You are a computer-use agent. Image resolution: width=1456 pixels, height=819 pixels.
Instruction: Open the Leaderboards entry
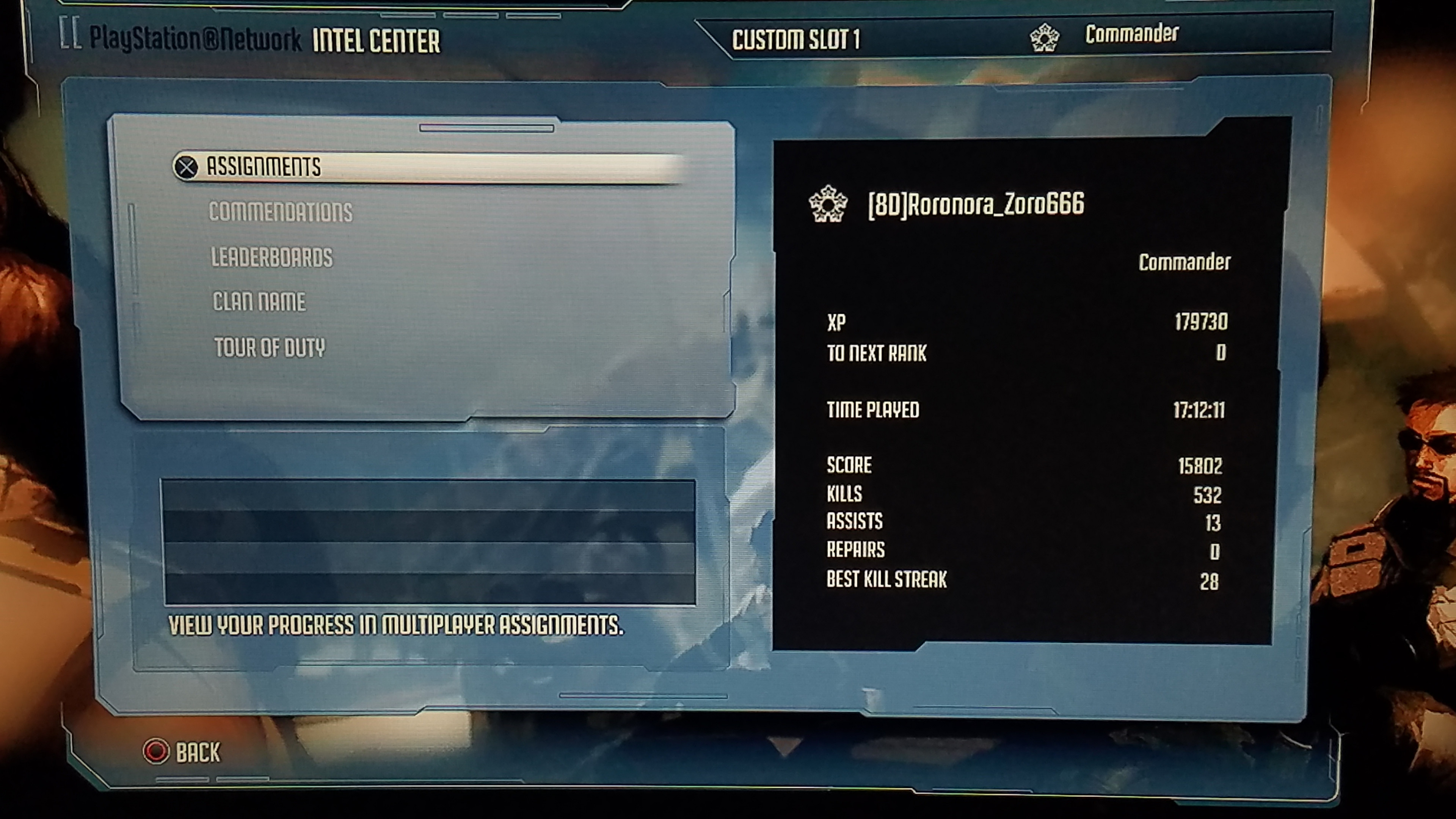tap(272, 257)
